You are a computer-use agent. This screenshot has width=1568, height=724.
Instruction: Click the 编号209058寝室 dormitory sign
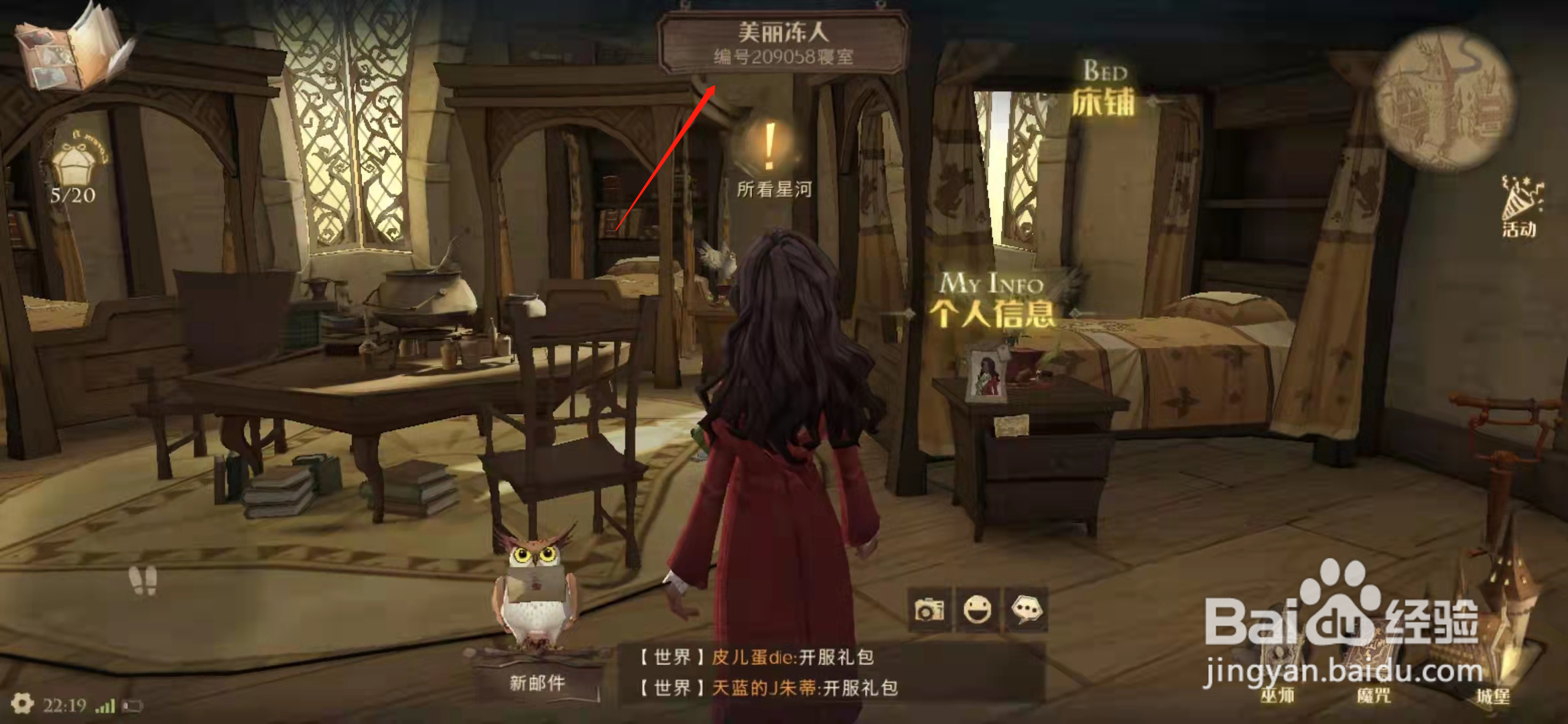781,57
